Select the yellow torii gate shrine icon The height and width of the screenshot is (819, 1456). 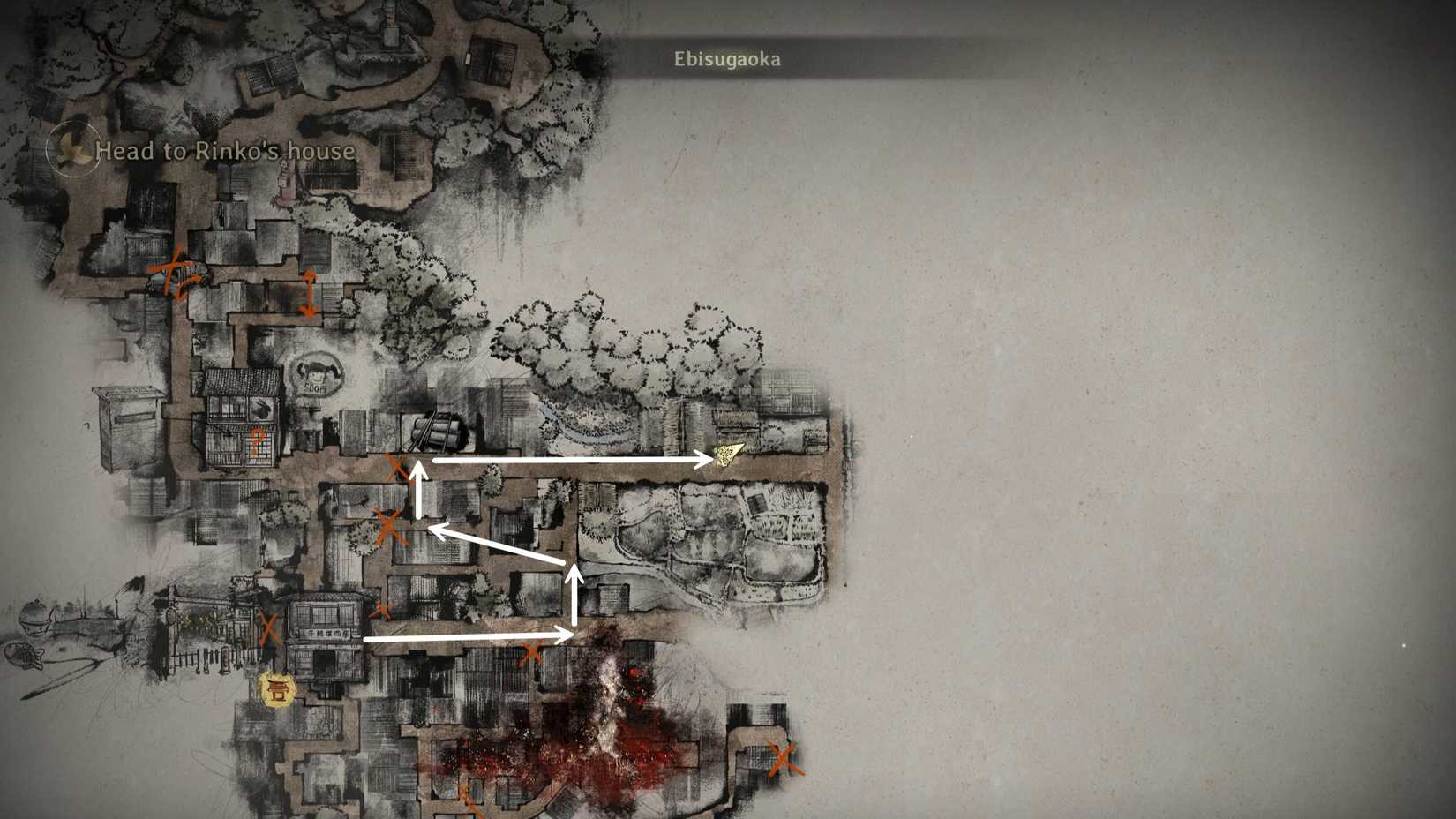[277, 688]
